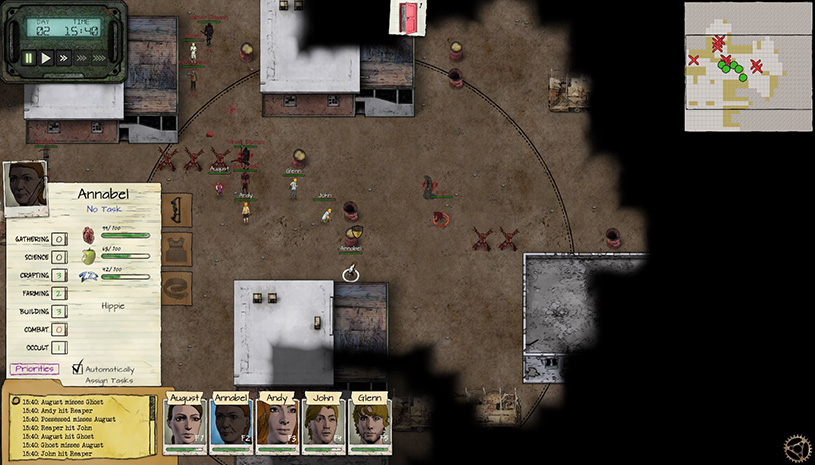Click the minimap in the corner

click(x=748, y=66)
